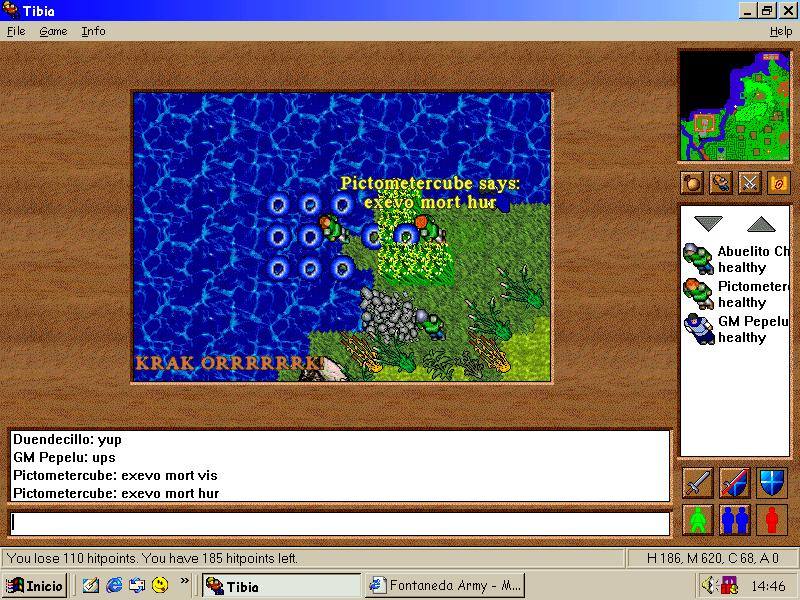Show the character equipment icon
Screen dimensions: 800x600
tap(720, 182)
